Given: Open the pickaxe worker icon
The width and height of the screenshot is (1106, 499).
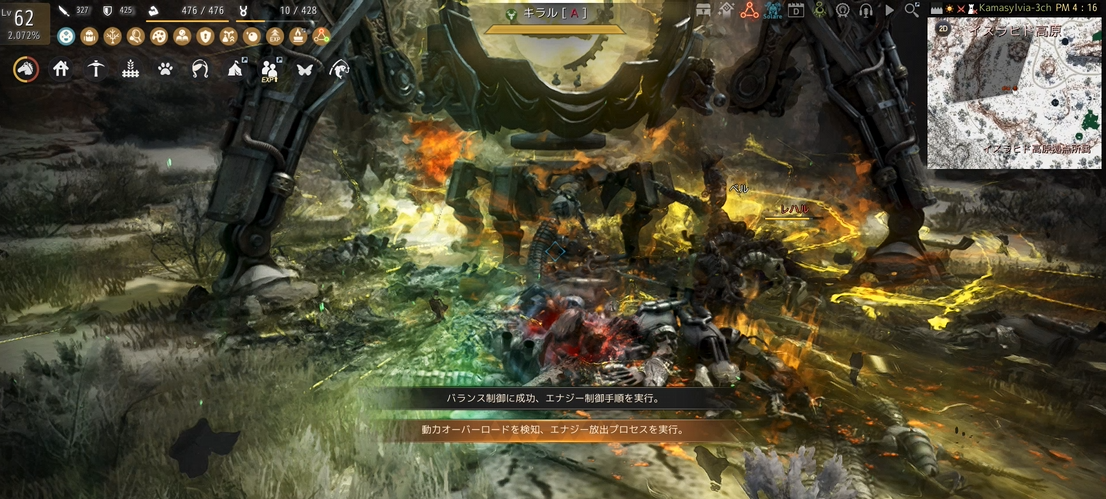Looking at the screenshot, I should pyautogui.click(x=95, y=69).
